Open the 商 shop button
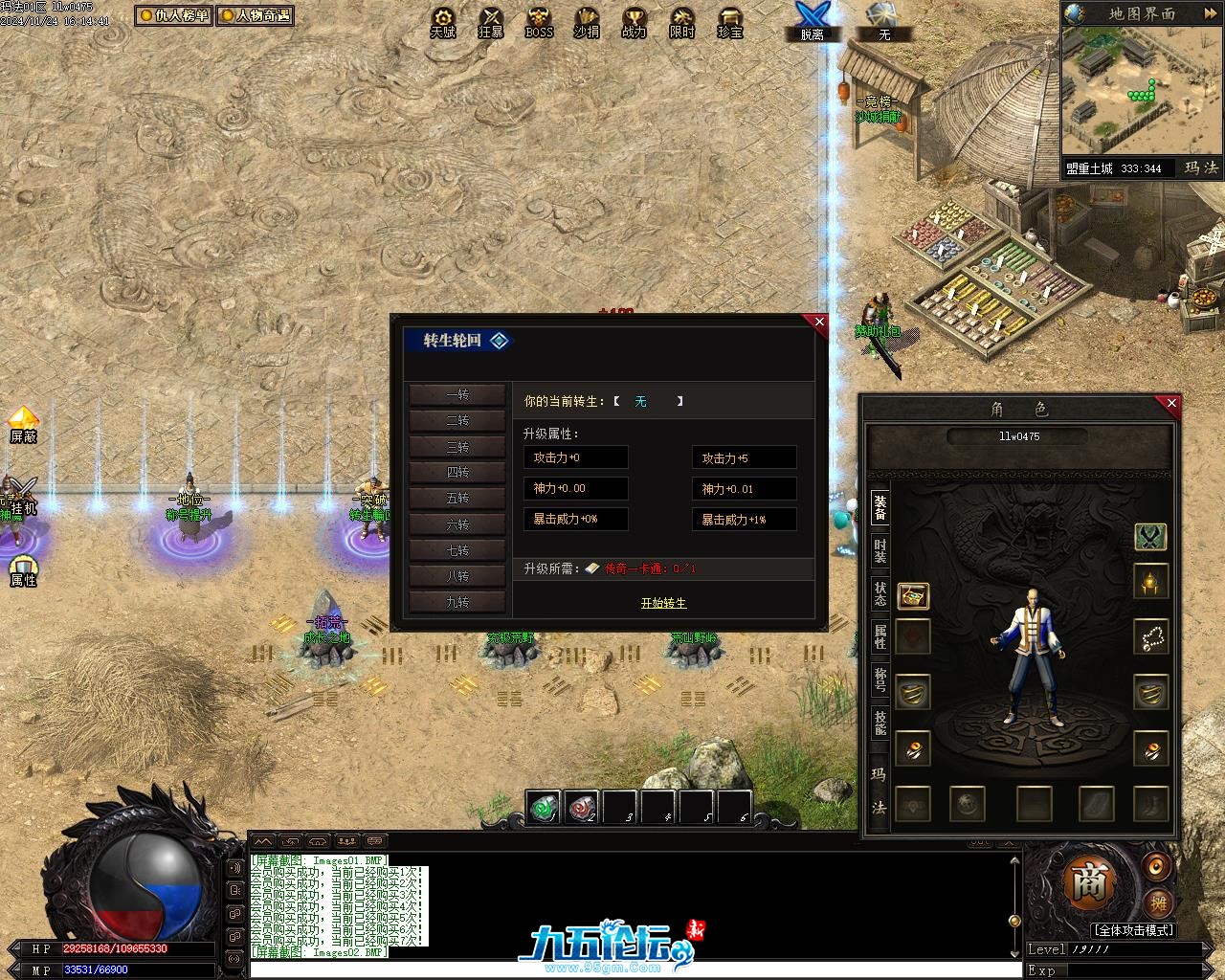This screenshot has width=1225, height=980. pyautogui.click(x=1088, y=883)
